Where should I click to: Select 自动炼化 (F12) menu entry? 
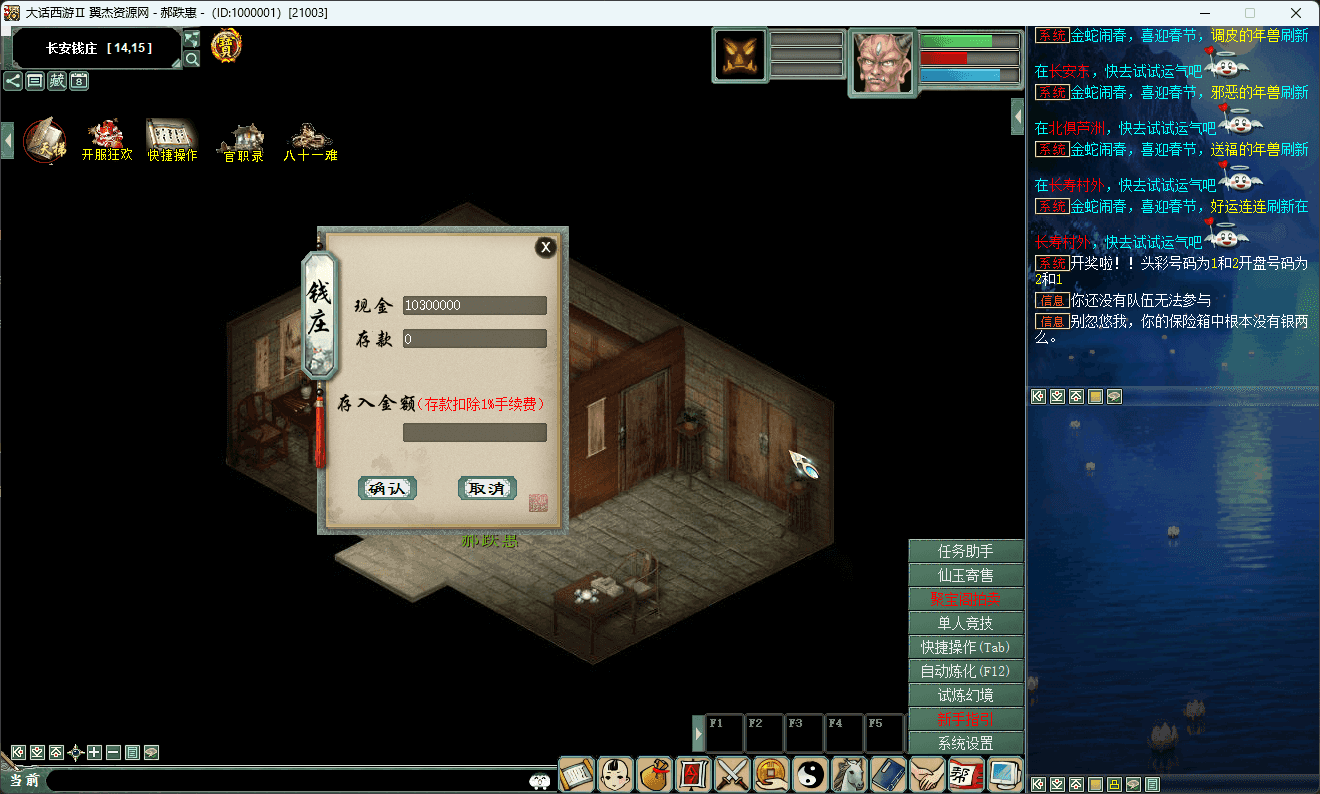(x=965, y=671)
